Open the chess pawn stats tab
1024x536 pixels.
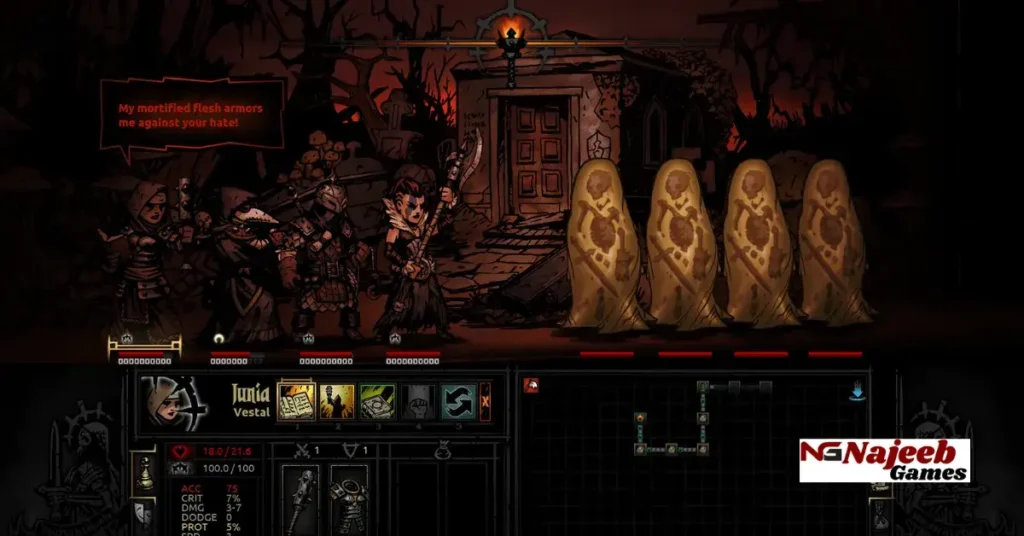pyautogui.click(x=145, y=475)
